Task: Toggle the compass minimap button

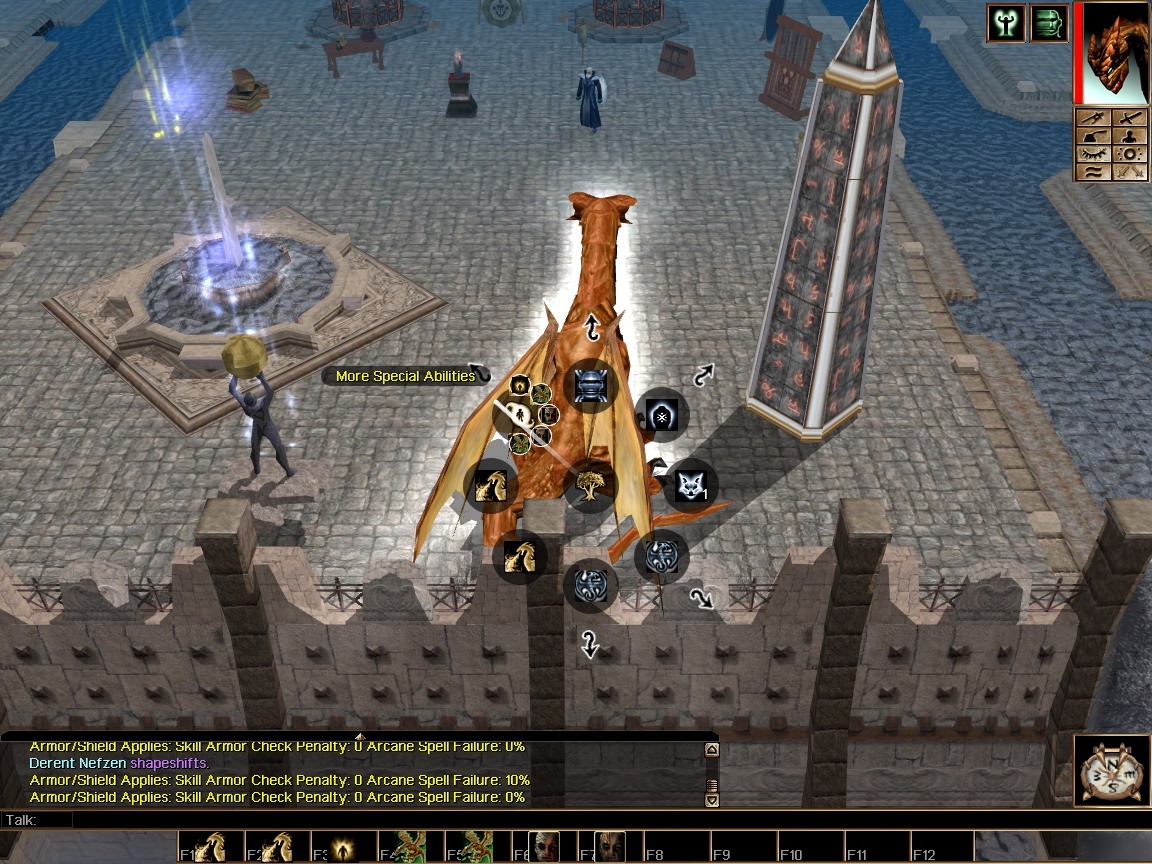Action: coord(1112,770)
